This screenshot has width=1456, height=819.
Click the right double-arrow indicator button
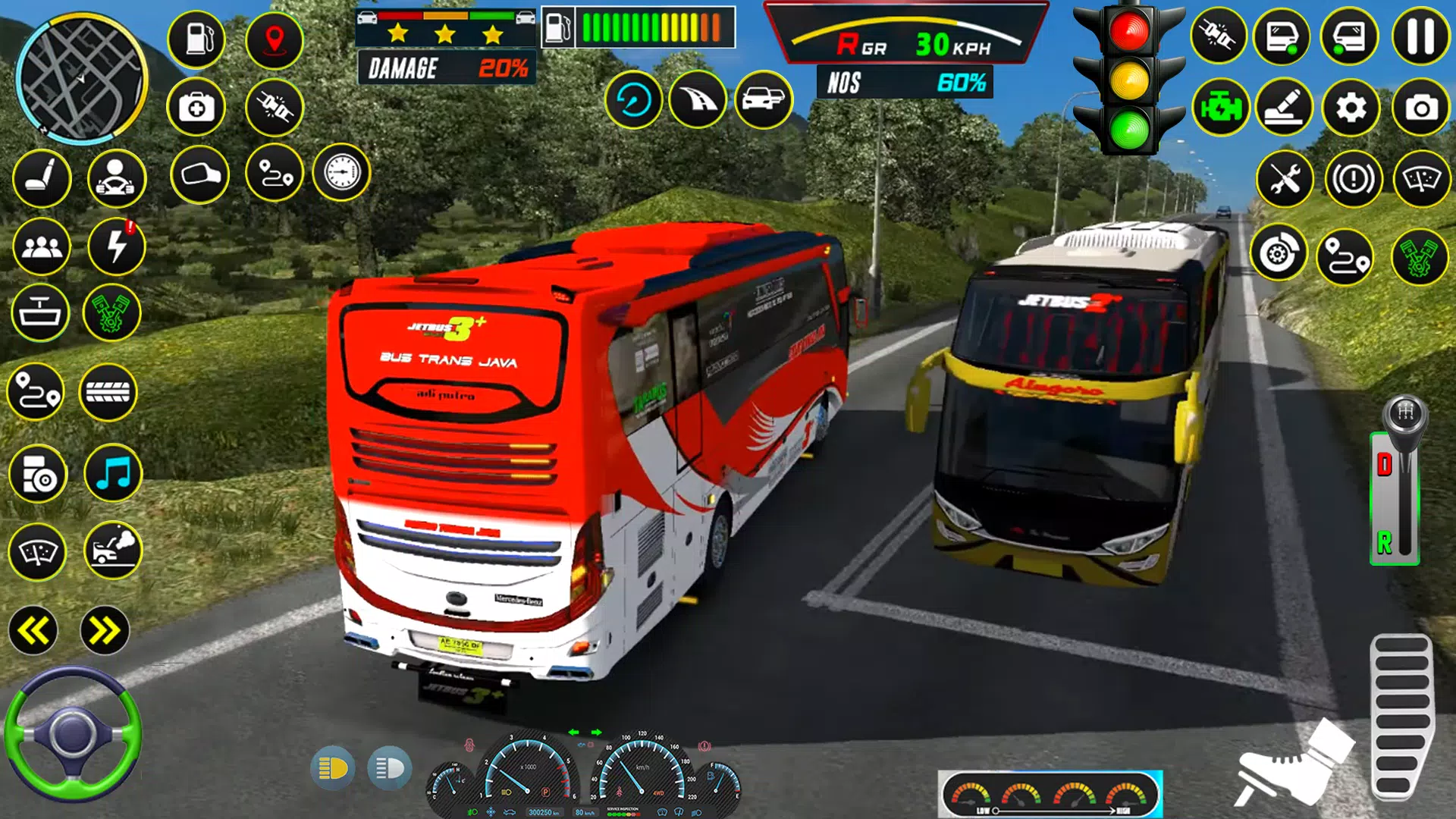coord(105,630)
